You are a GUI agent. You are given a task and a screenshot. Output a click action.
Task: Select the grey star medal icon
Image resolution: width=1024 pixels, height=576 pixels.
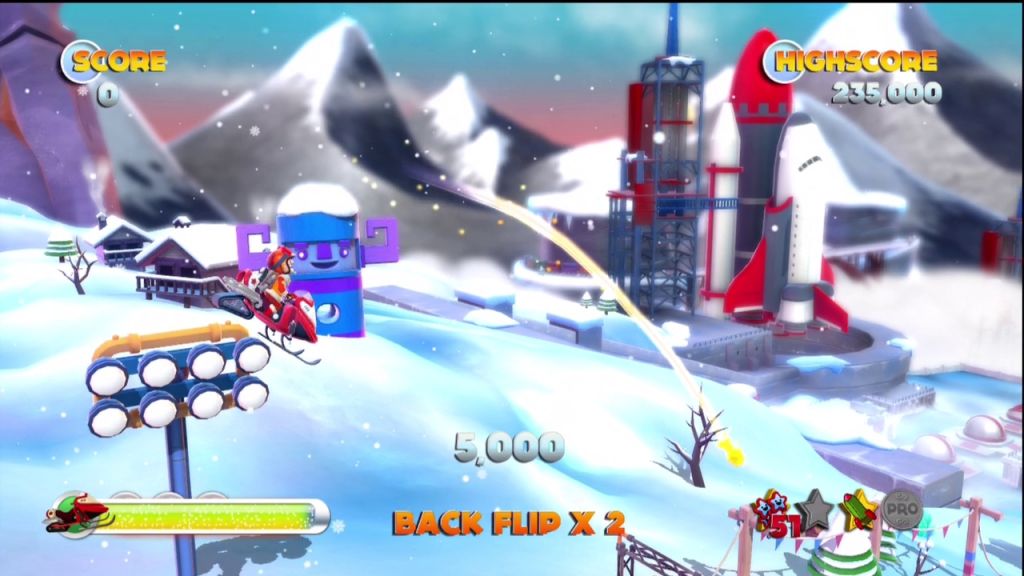(817, 510)
